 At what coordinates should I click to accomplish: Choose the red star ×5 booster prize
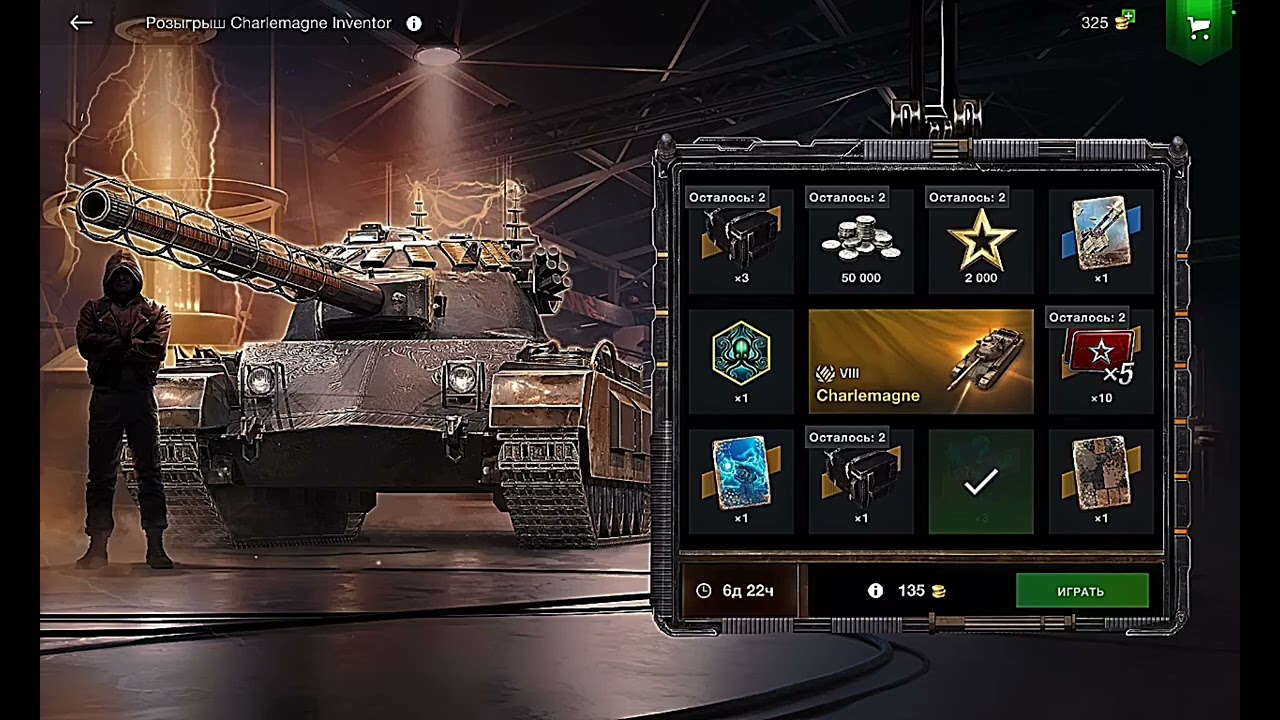(1100, 361)
